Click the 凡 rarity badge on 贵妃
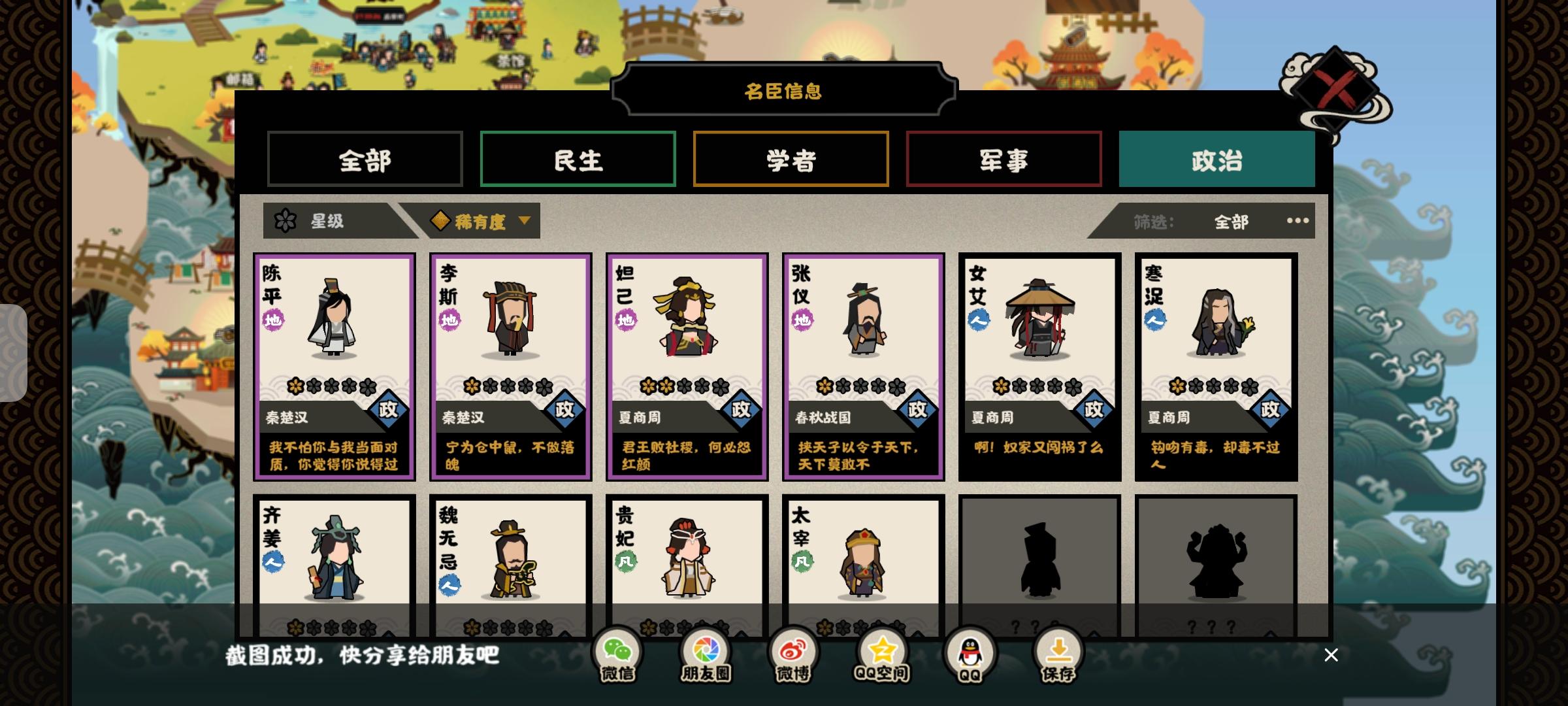Screen dimensions: 1568x706 click(x=626, y=561)
